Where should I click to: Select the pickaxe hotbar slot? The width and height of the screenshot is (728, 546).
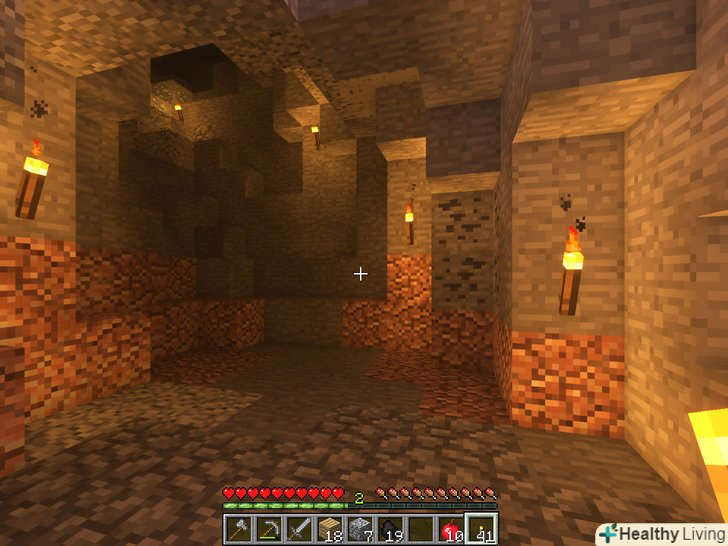point(270,529)
